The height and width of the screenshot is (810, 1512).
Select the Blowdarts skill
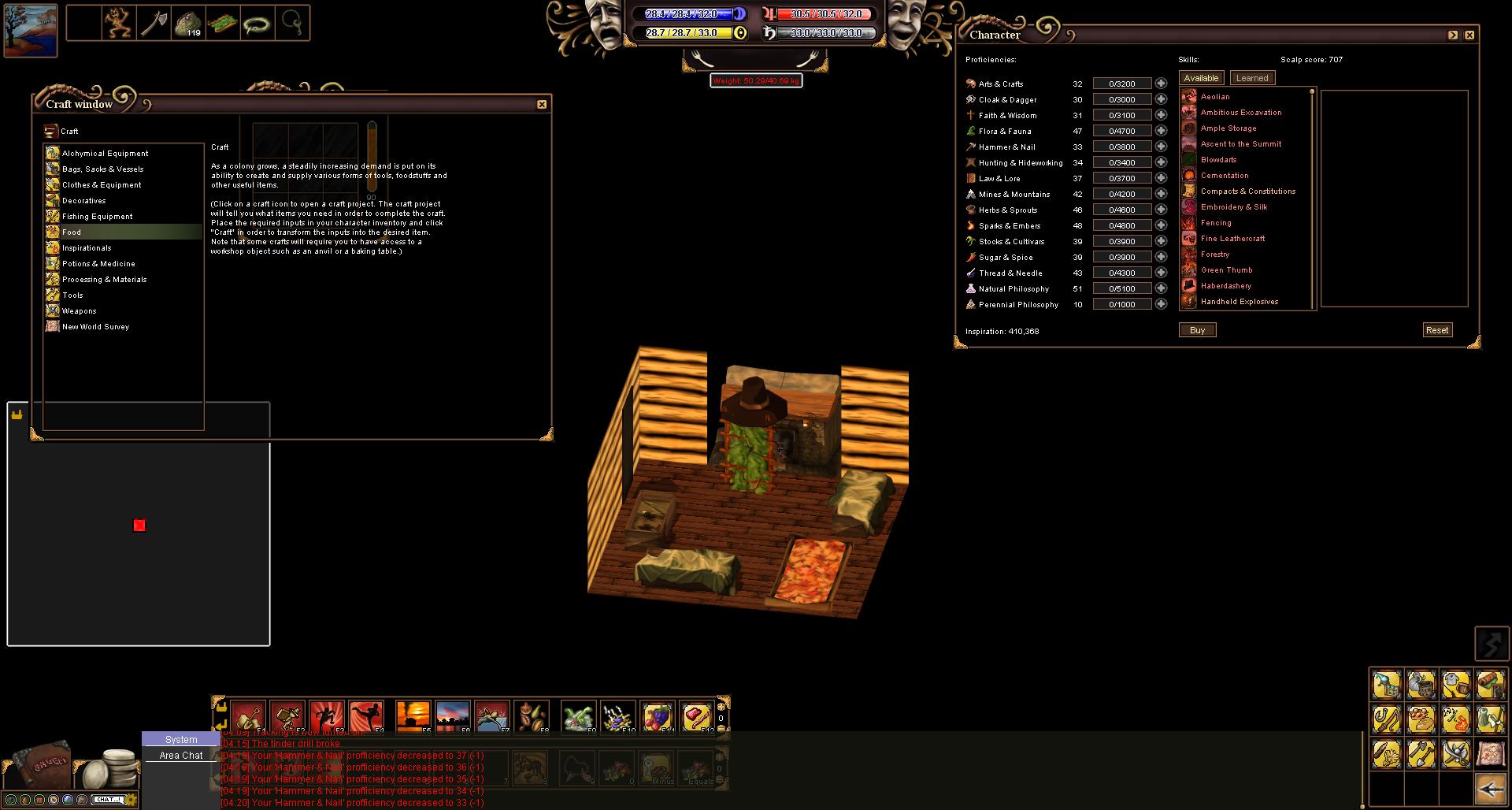[1218, 160]
